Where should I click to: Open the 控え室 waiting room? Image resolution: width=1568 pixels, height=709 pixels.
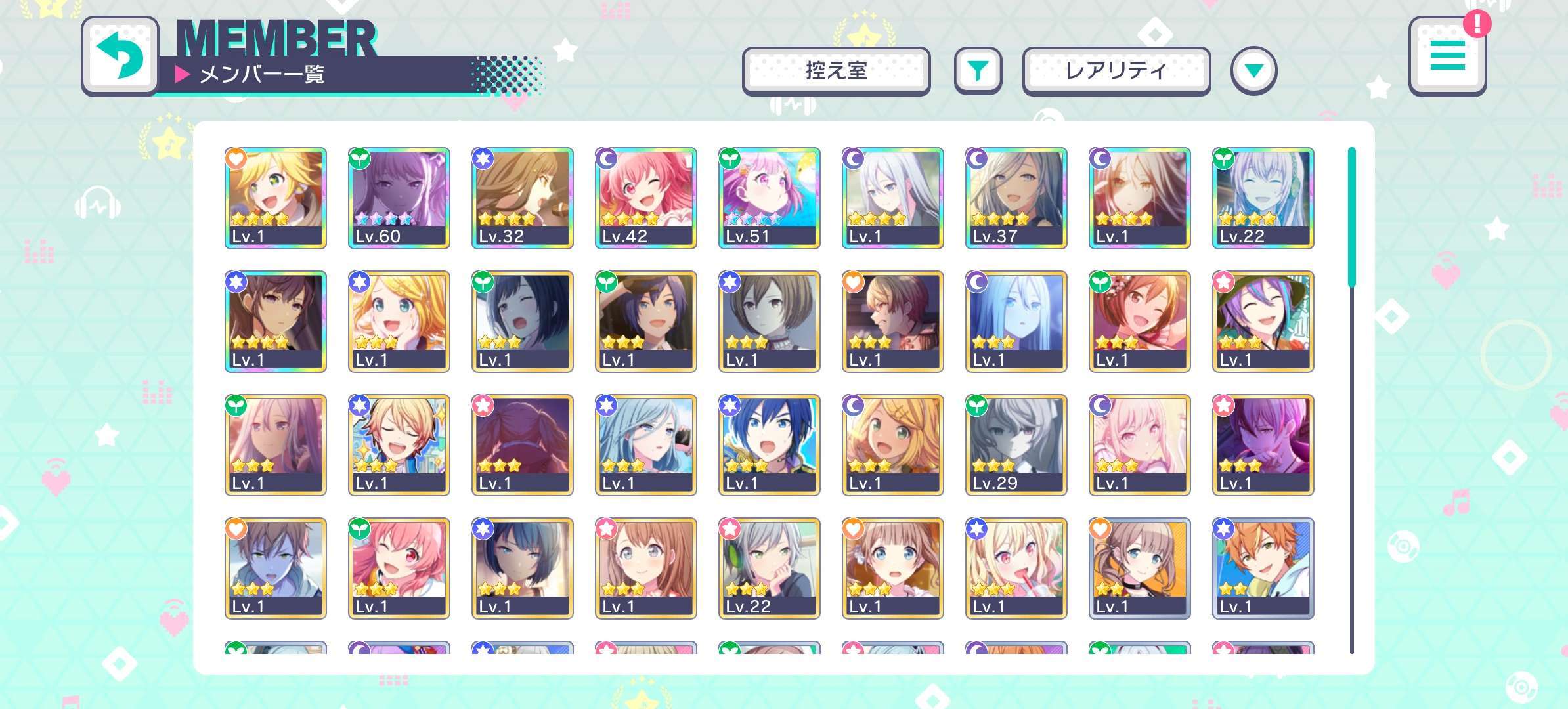(836, 70)
